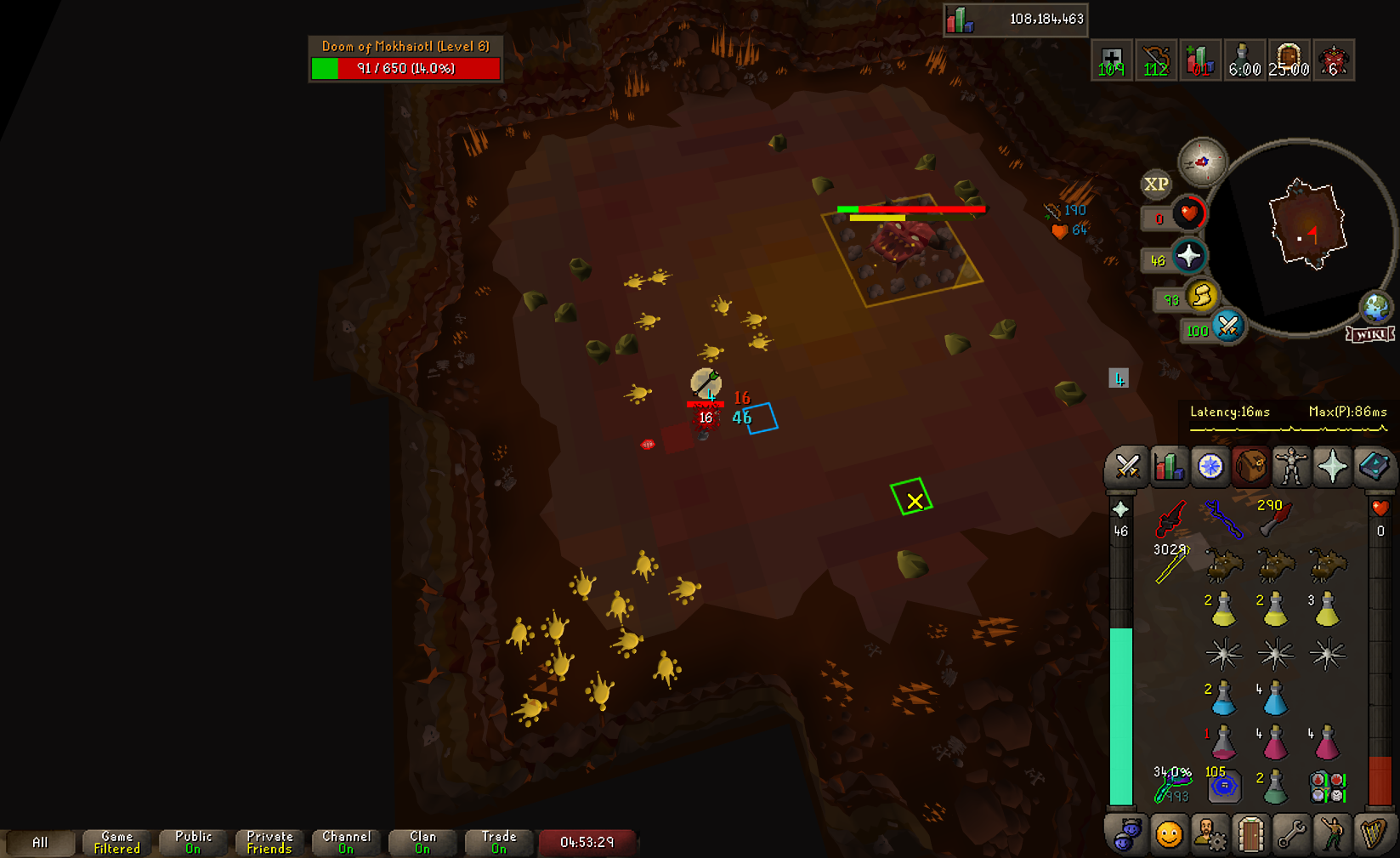Open the World Map globe
1400x858 pixels.
[x=1375, y=306]
